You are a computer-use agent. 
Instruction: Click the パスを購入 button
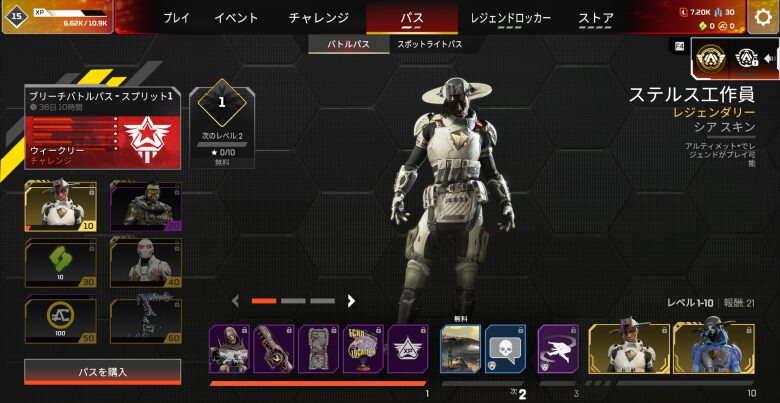click(103, 372)
